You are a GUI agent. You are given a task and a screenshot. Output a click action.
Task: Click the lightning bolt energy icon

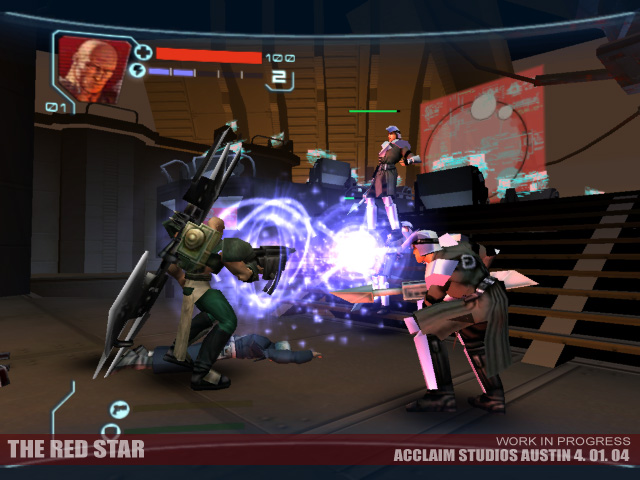coord(138,71)
